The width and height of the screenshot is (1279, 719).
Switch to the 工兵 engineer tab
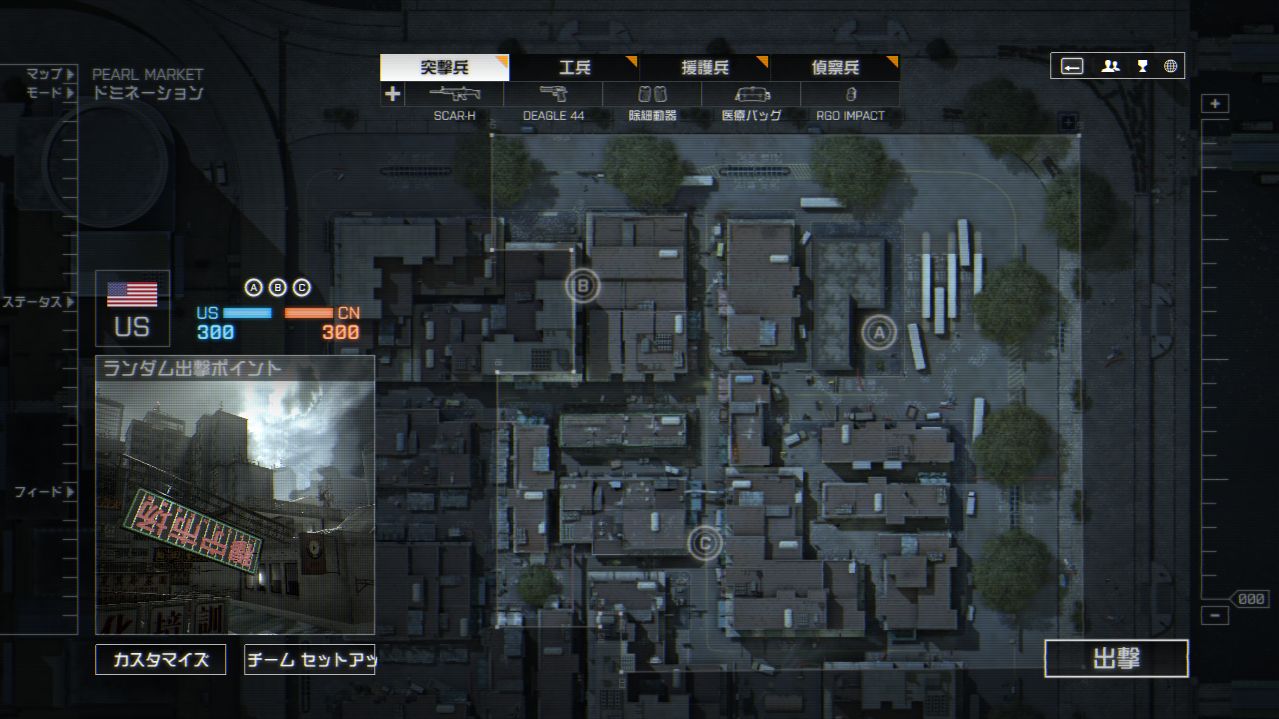click(x=574, y=68)
